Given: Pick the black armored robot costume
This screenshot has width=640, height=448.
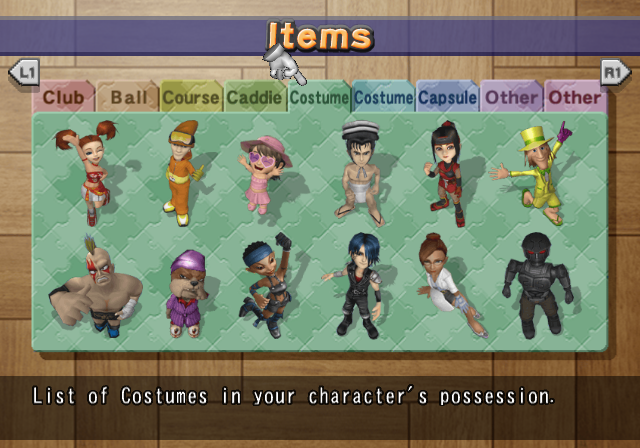Looking at the screenshot, I should tap(536, 283).
